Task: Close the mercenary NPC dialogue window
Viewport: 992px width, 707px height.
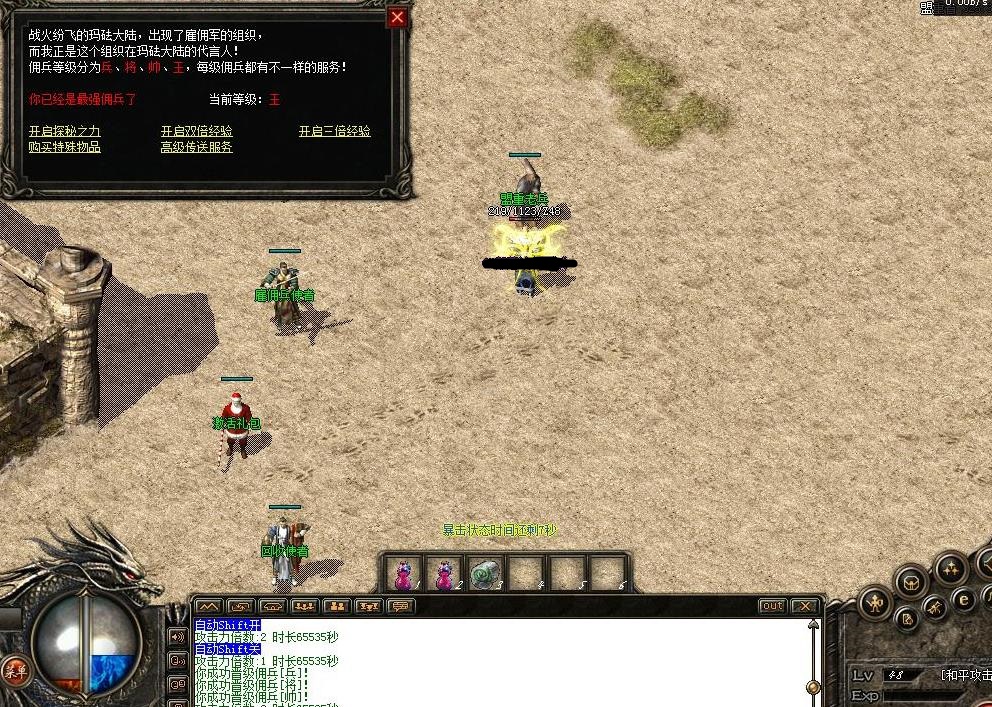Action: (397, 17)
